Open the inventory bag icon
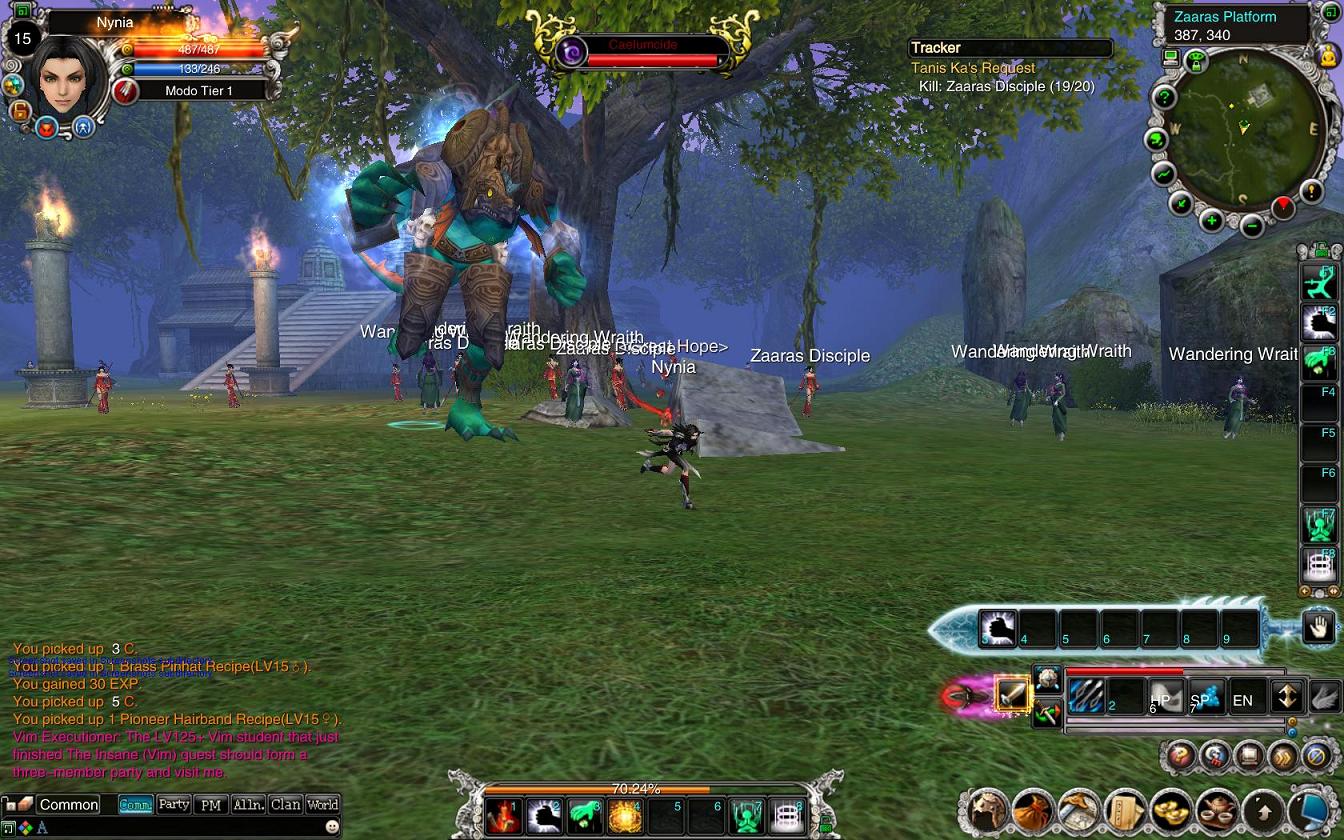Screen dimensions: 1344x840 pyautogui.click(x=1030, y=810)
